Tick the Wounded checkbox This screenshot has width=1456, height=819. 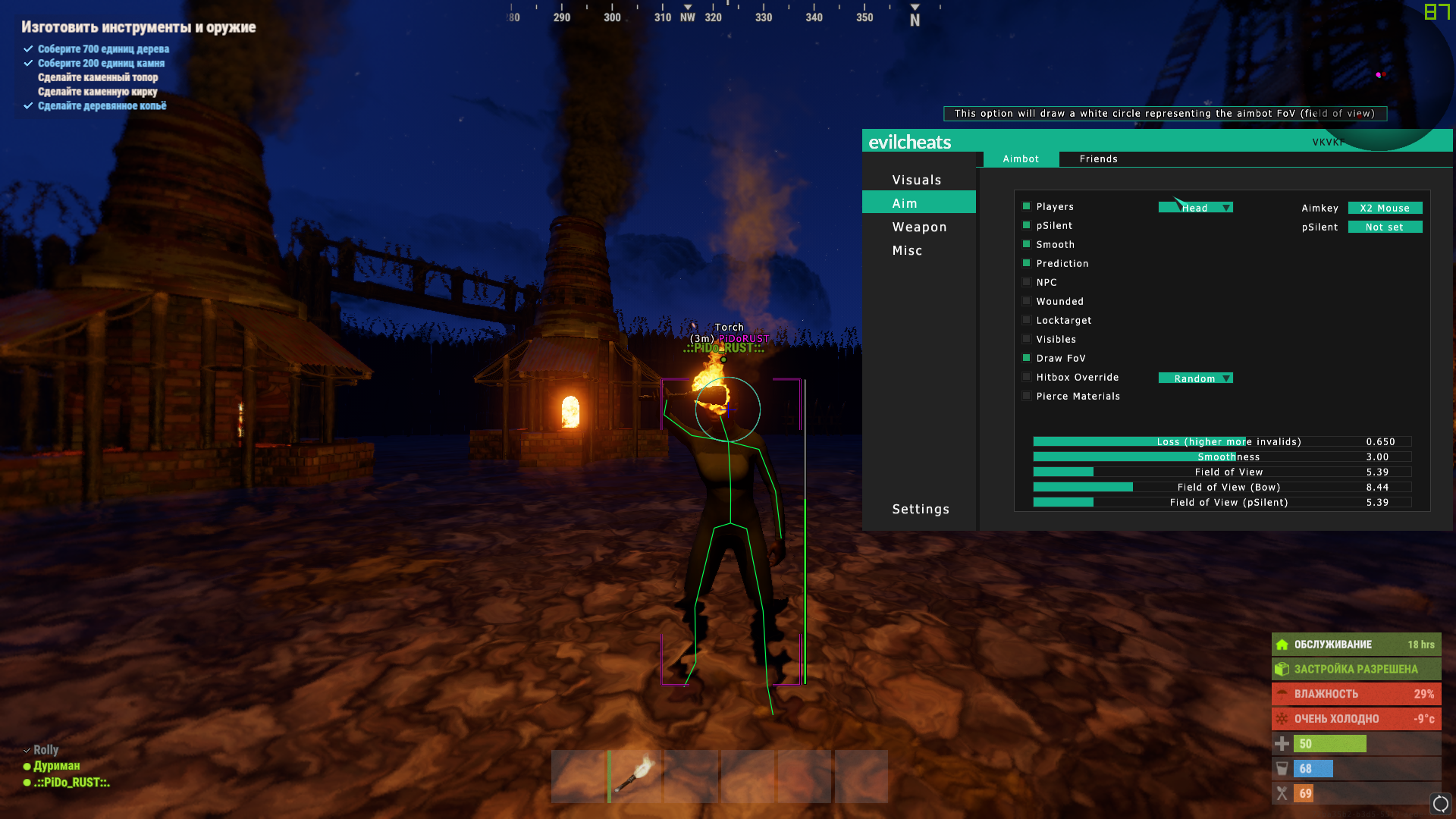1027,301
